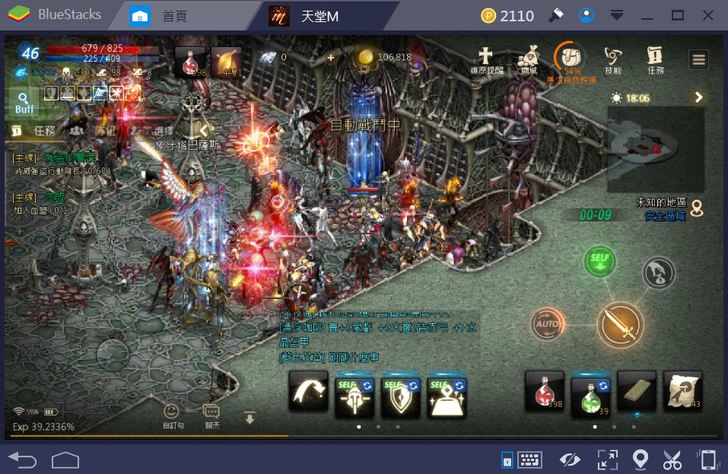Tap the sword attack button
This screenshot has height=474, width=728.
pos(620,324)
